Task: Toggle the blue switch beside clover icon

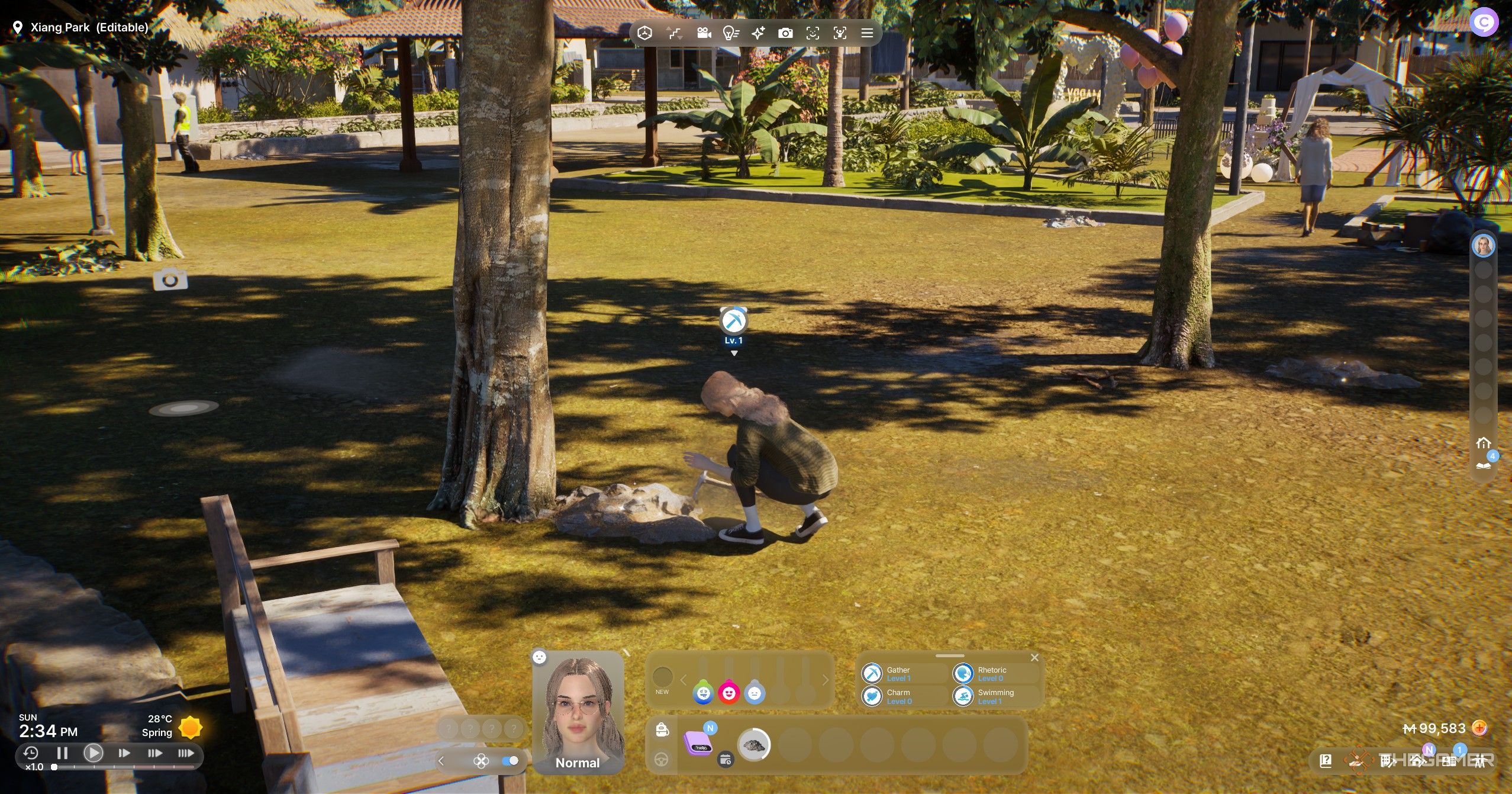Action: point(510,761)
